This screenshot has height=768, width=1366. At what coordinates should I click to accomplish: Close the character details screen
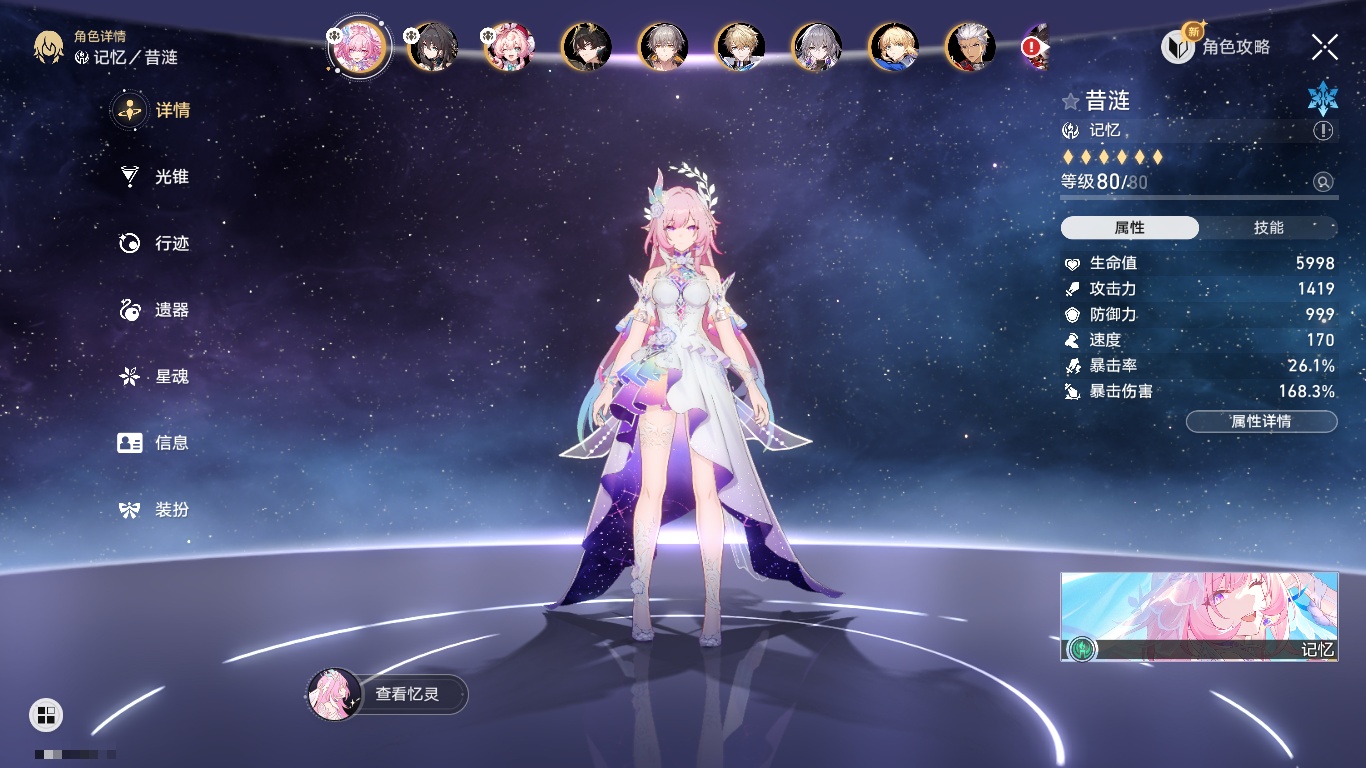[x=1325, y=47]
